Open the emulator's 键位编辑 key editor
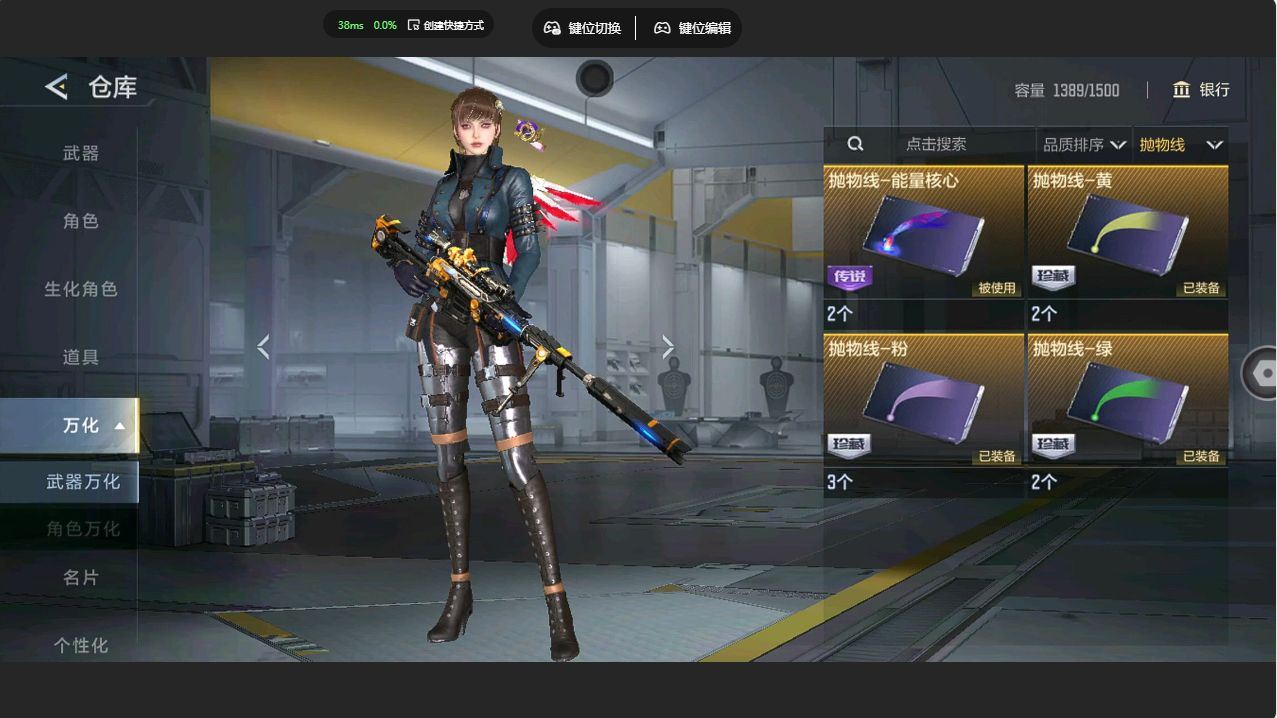The width and height of the screenshot is (1277, 718). 692,28
